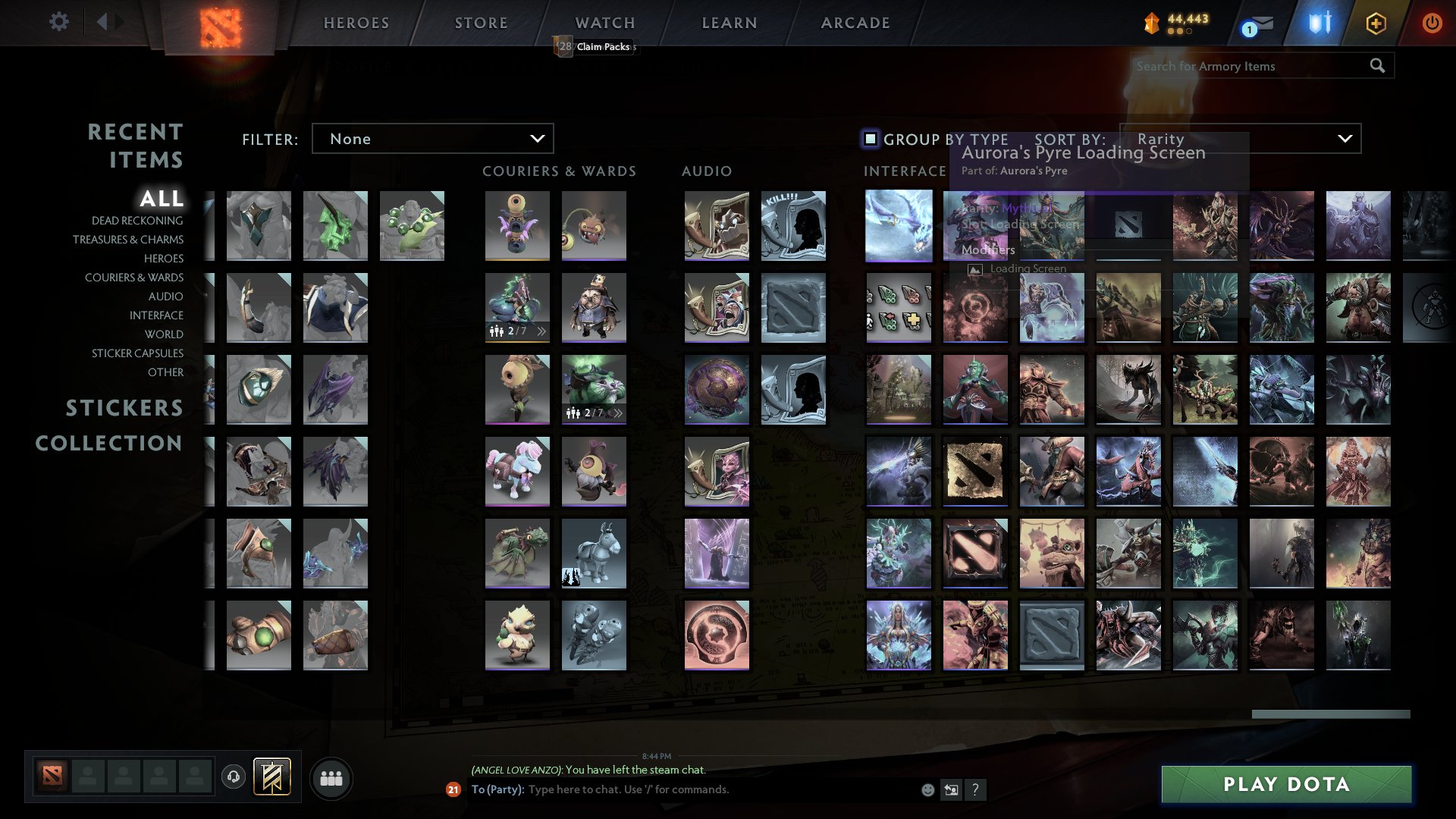The height and width of the screenshot is (819, 1456).
Task: Open the gold plus hexagon shop icon
Action: click(1376, 23)
